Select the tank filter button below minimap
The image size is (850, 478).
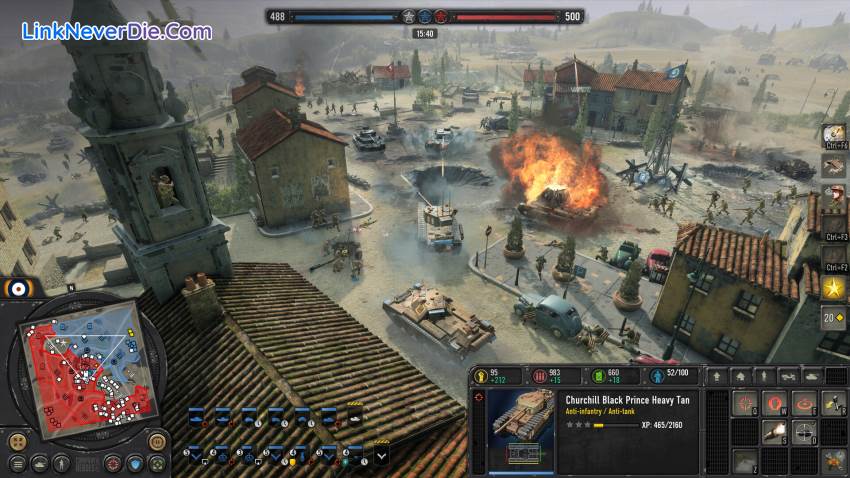39,464
